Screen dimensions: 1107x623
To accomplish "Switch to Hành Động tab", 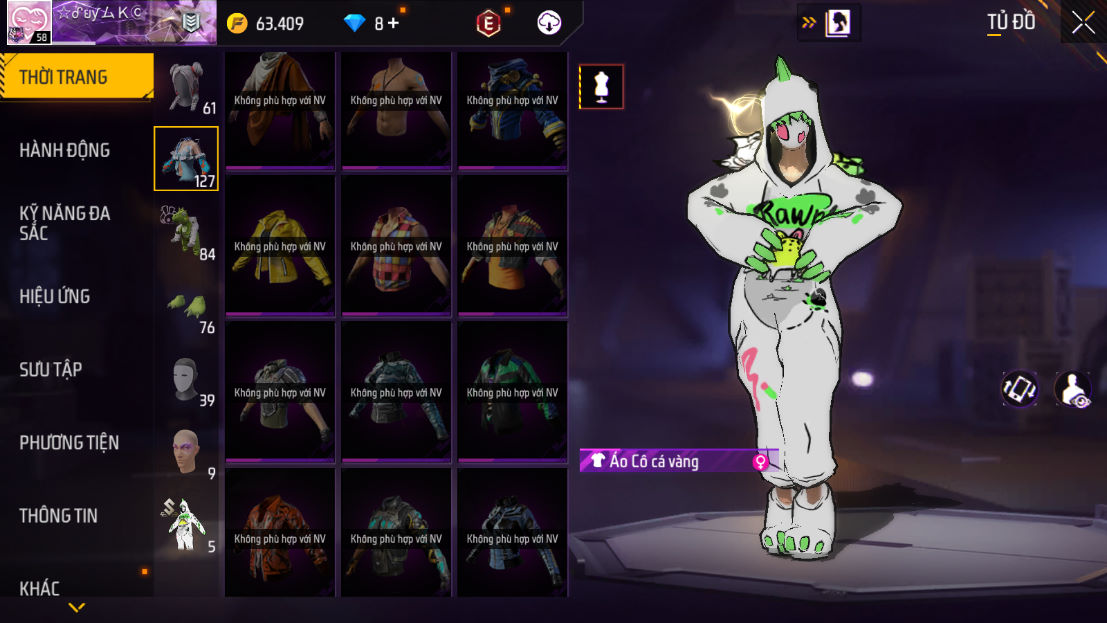I will (x=65, y=150).
